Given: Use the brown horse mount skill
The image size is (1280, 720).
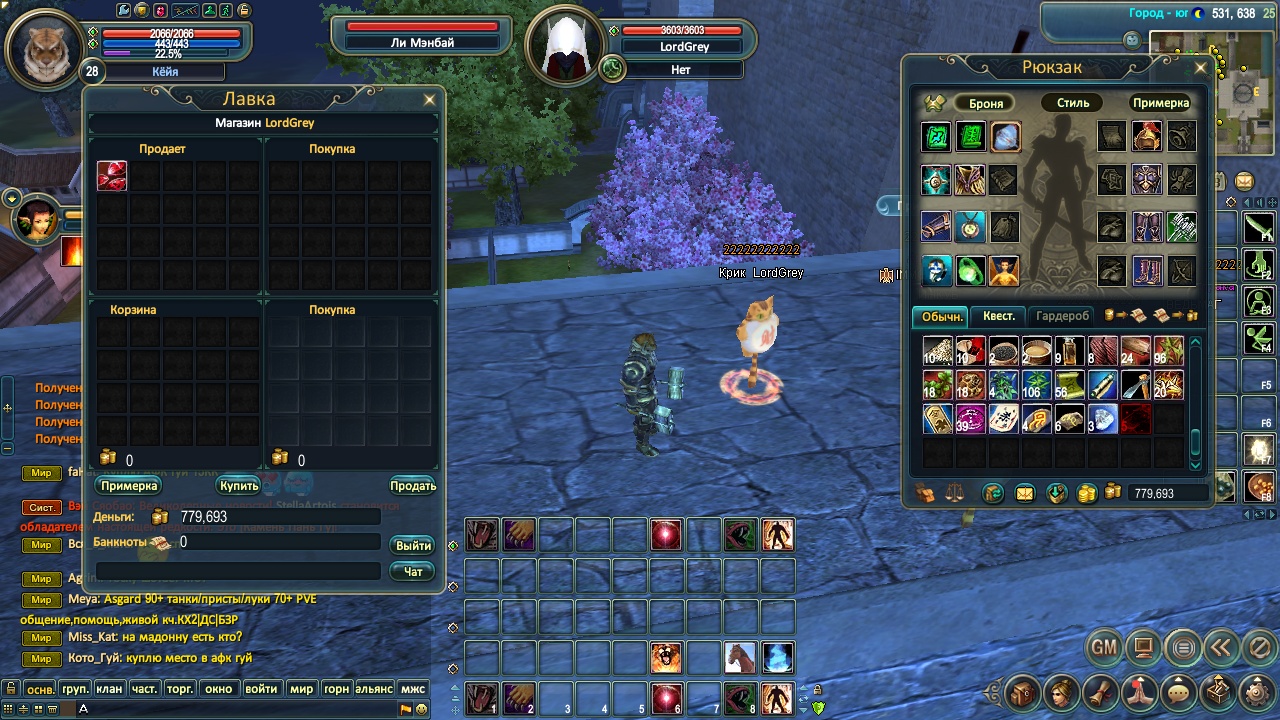Looking at the screenshot, I should click(740, 657).
